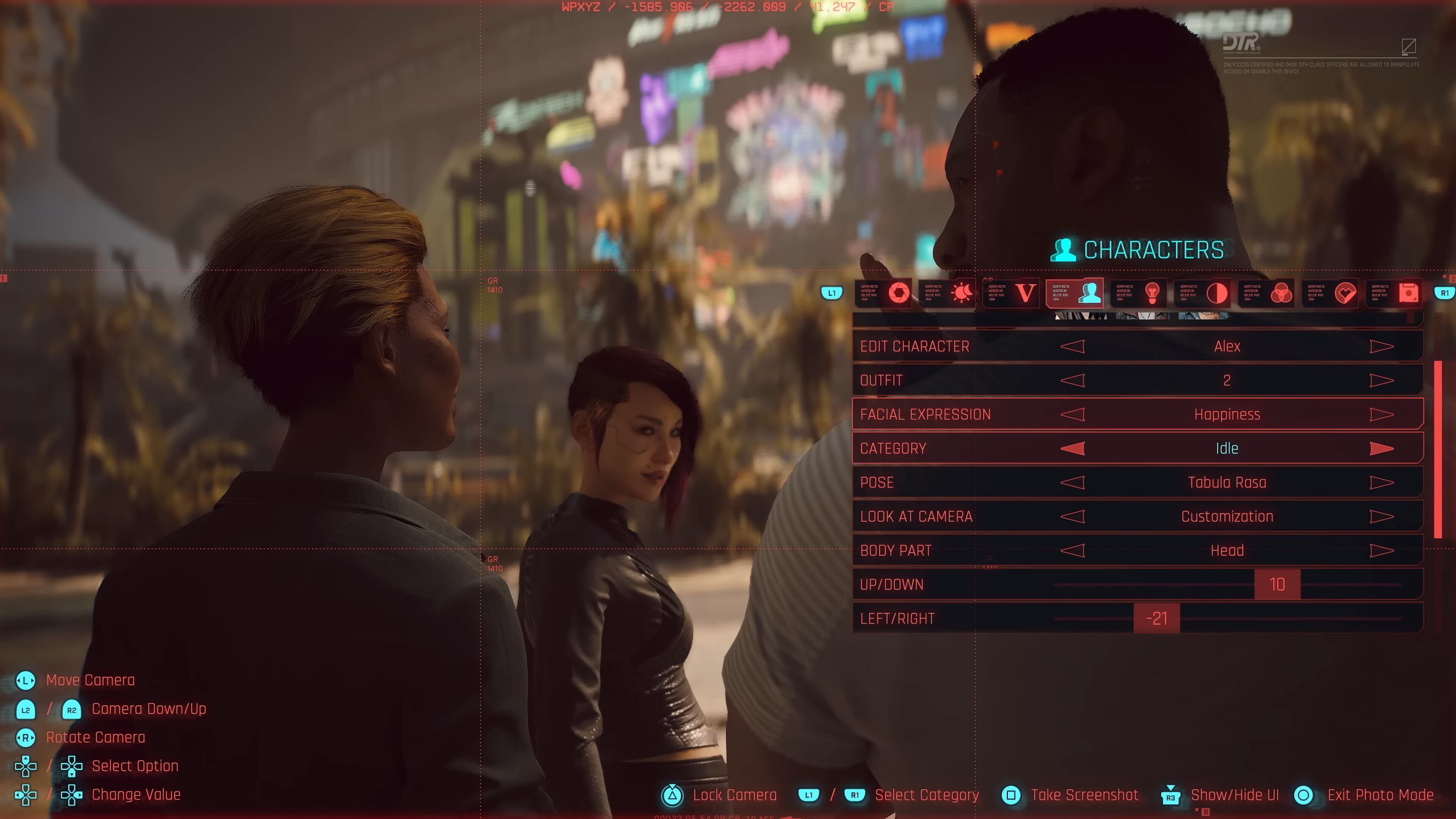Open the overlapping color circles tab
1456x819 pixels.
(1280, 293)
